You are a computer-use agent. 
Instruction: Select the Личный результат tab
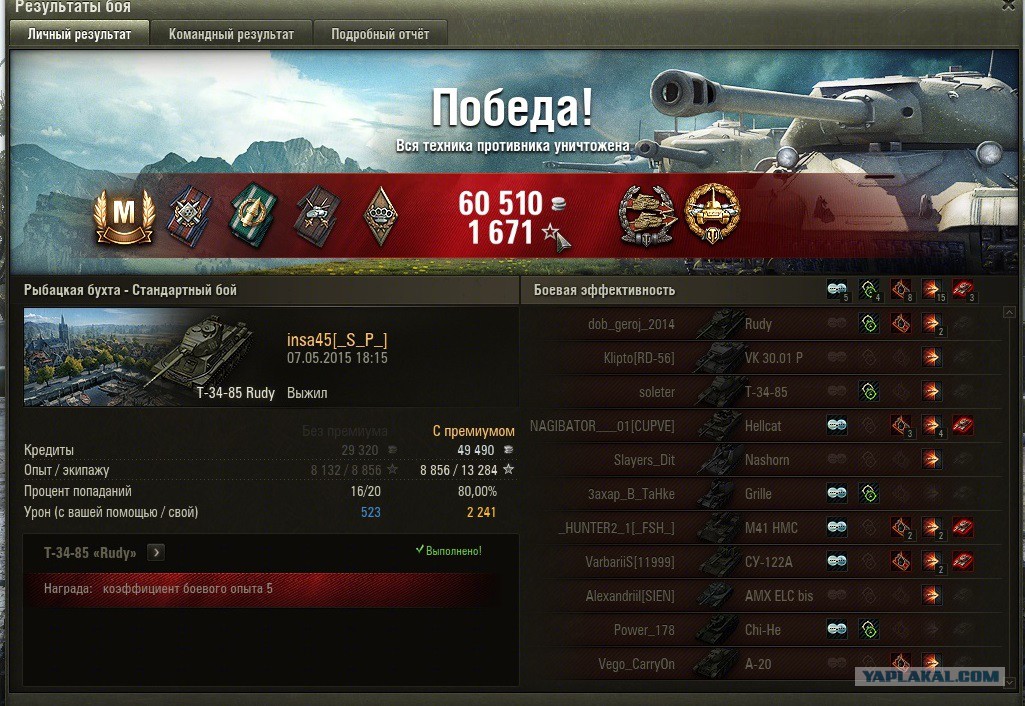tap(79, 34)
